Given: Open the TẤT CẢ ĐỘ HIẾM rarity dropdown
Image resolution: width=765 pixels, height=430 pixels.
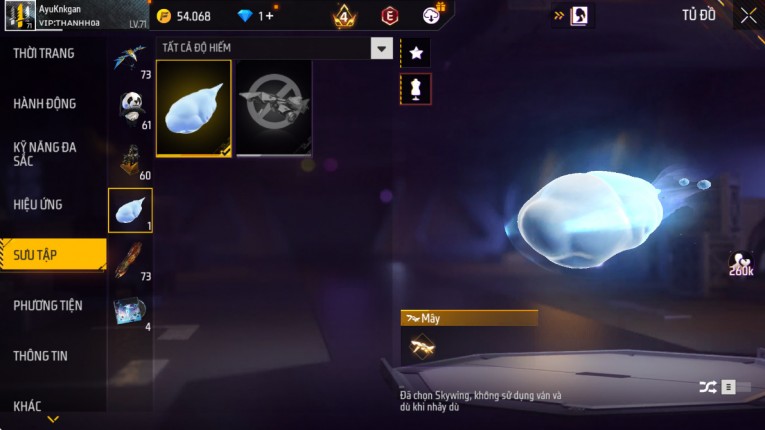Looking at the screenshot, I should click(274, 48).
